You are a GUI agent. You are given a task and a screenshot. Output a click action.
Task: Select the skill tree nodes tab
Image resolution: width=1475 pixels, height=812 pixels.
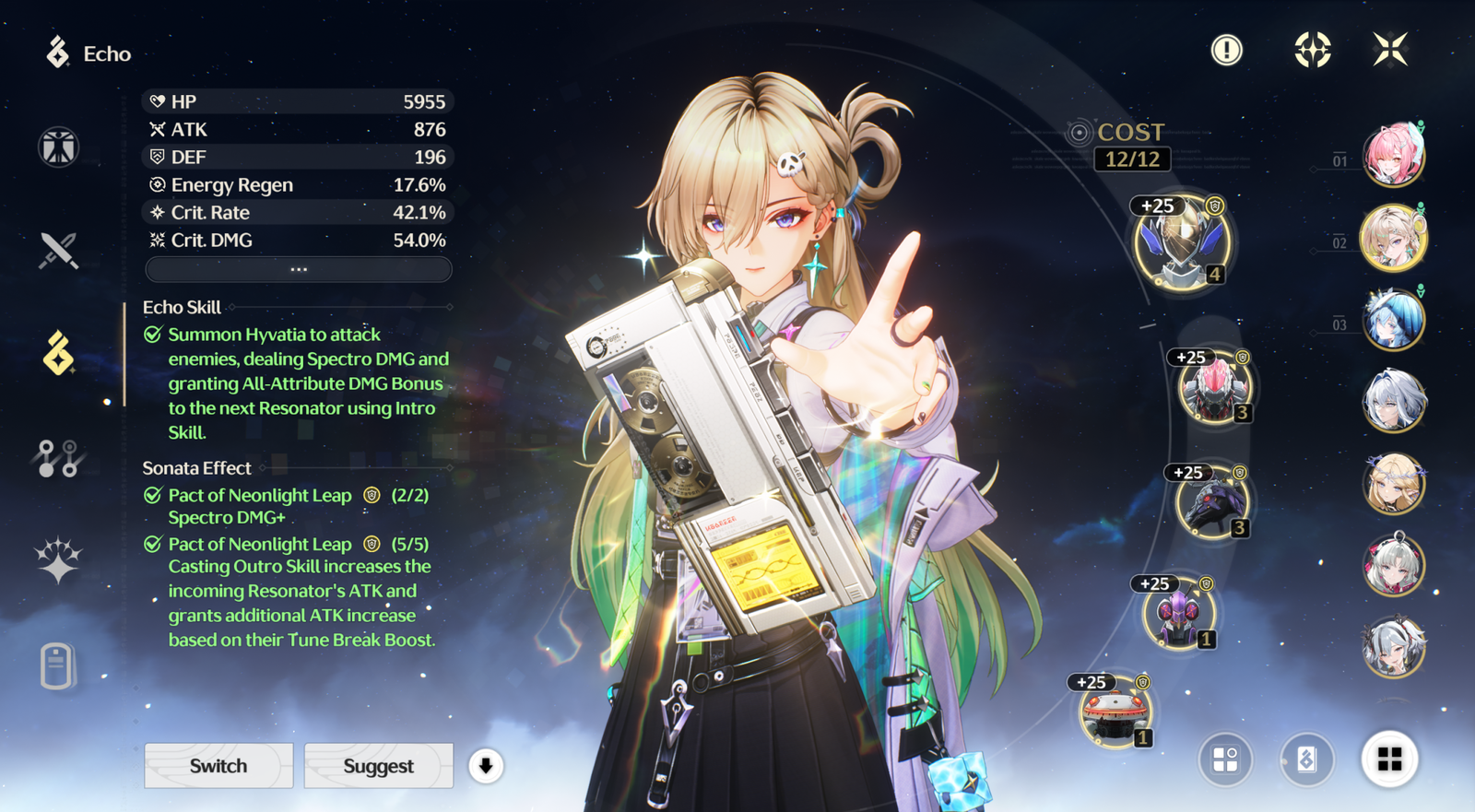tap(58, 458)
